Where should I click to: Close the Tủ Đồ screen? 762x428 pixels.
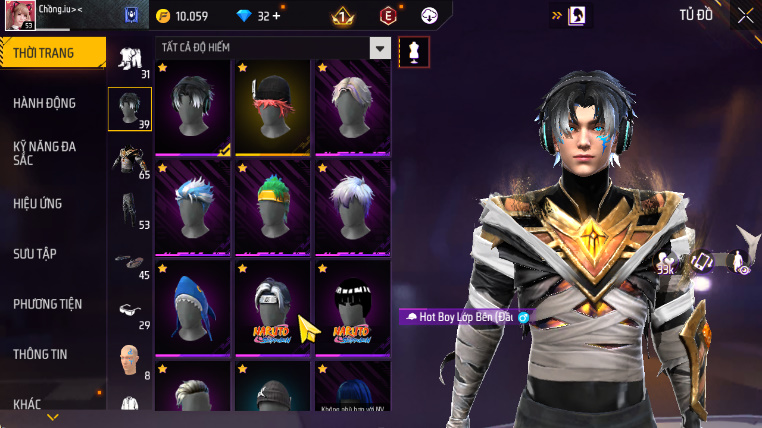pyautogui.click(x=745, y=15)
